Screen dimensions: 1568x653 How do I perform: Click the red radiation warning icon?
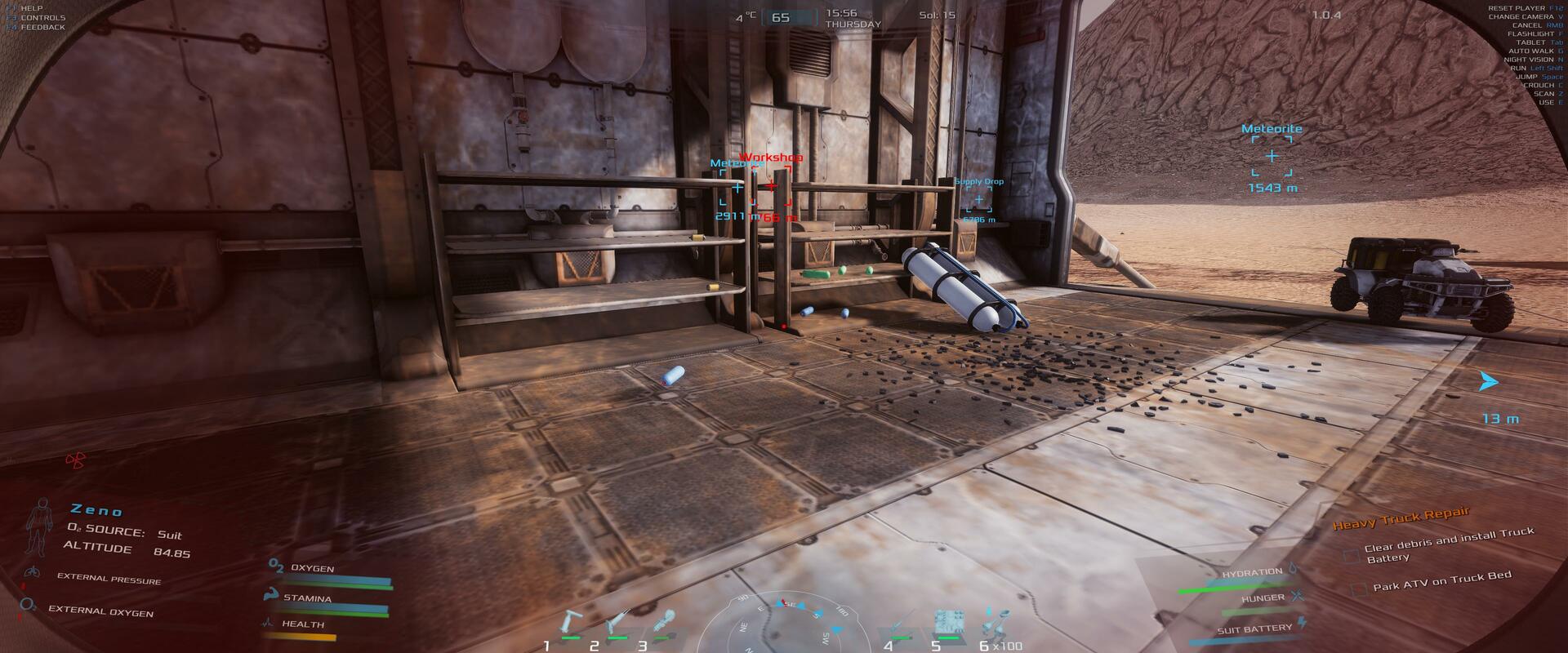[75, 461]
